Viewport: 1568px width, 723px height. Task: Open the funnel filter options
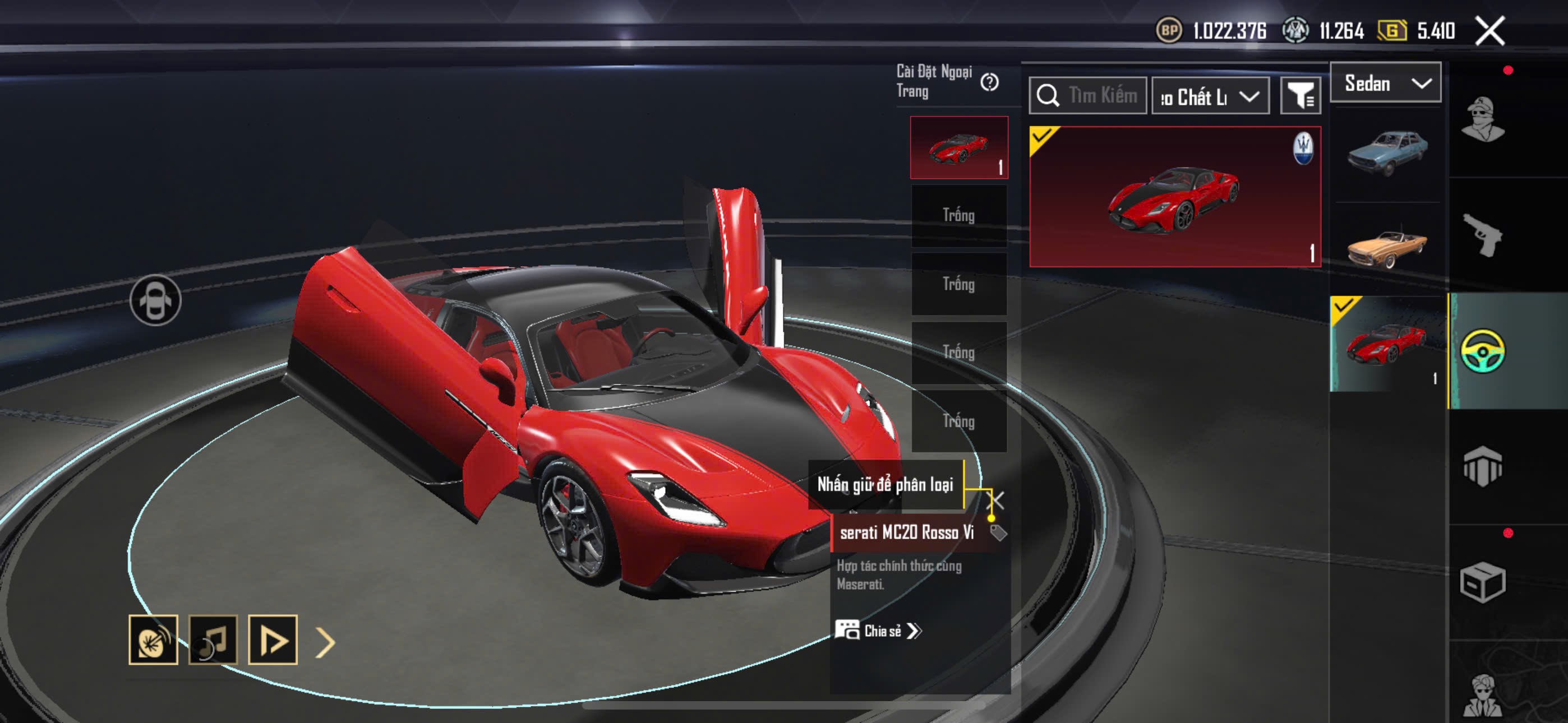(x=1300, y=96)
